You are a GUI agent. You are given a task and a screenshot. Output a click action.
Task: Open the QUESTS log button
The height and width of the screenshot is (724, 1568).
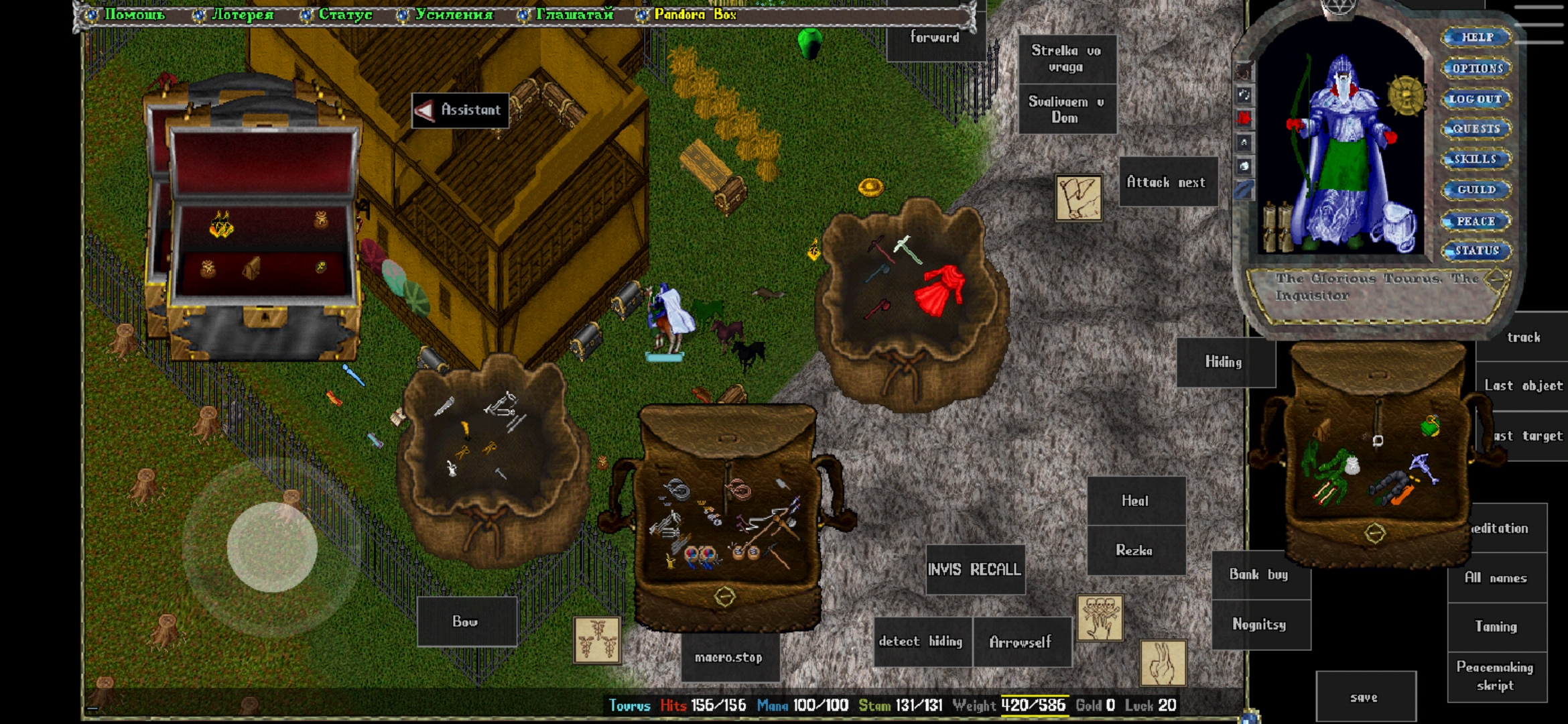click(x=1476, y=129)
